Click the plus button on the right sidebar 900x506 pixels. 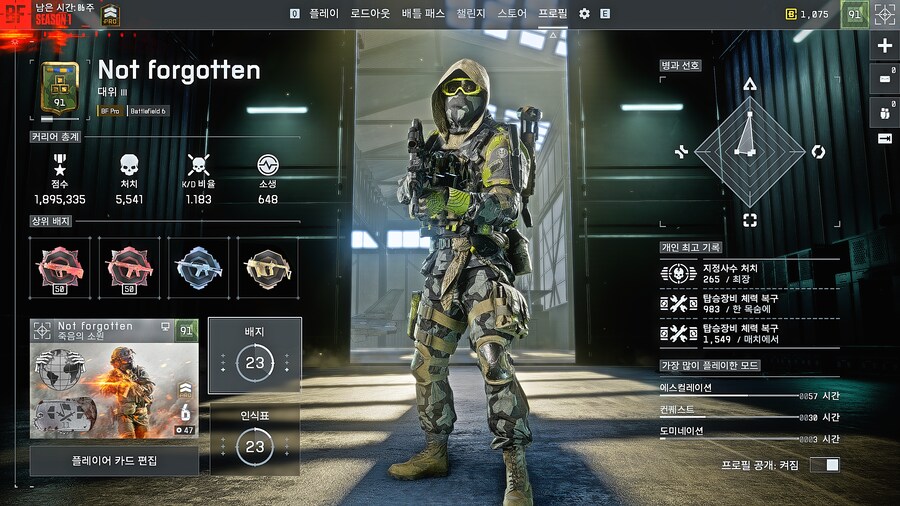coord(885,46)
